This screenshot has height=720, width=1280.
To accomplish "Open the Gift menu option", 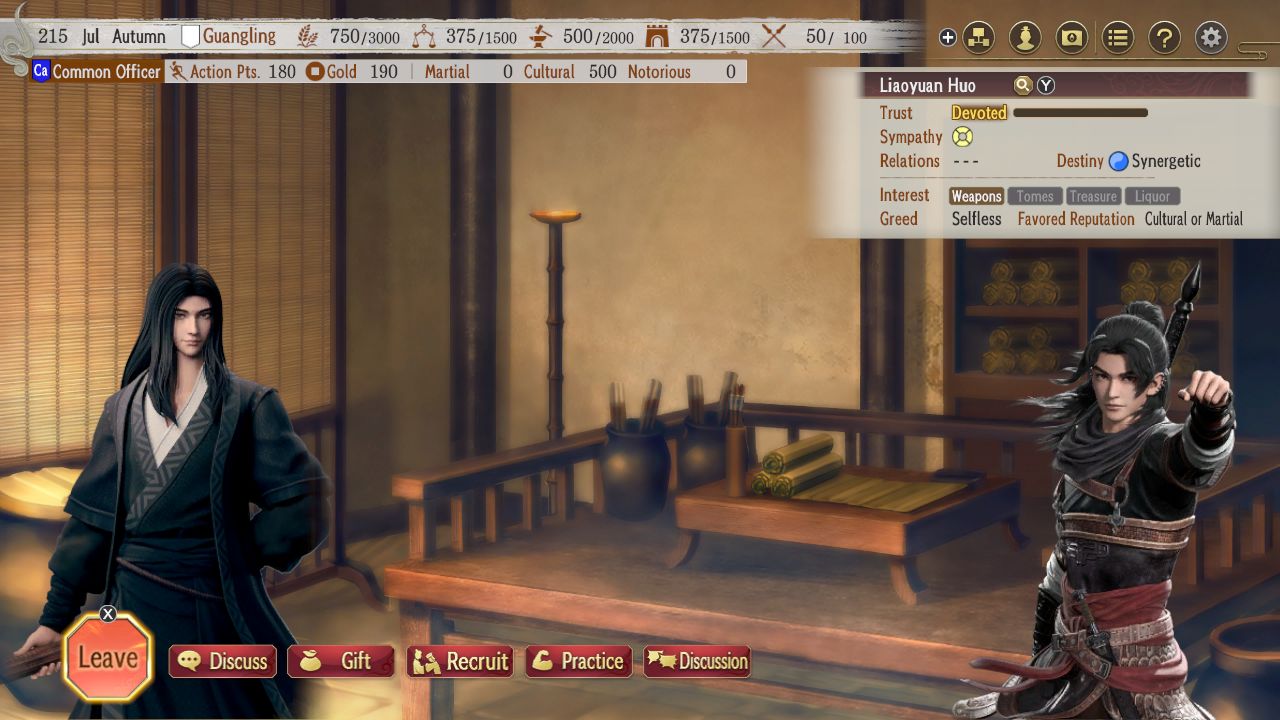I will (340, 661).
